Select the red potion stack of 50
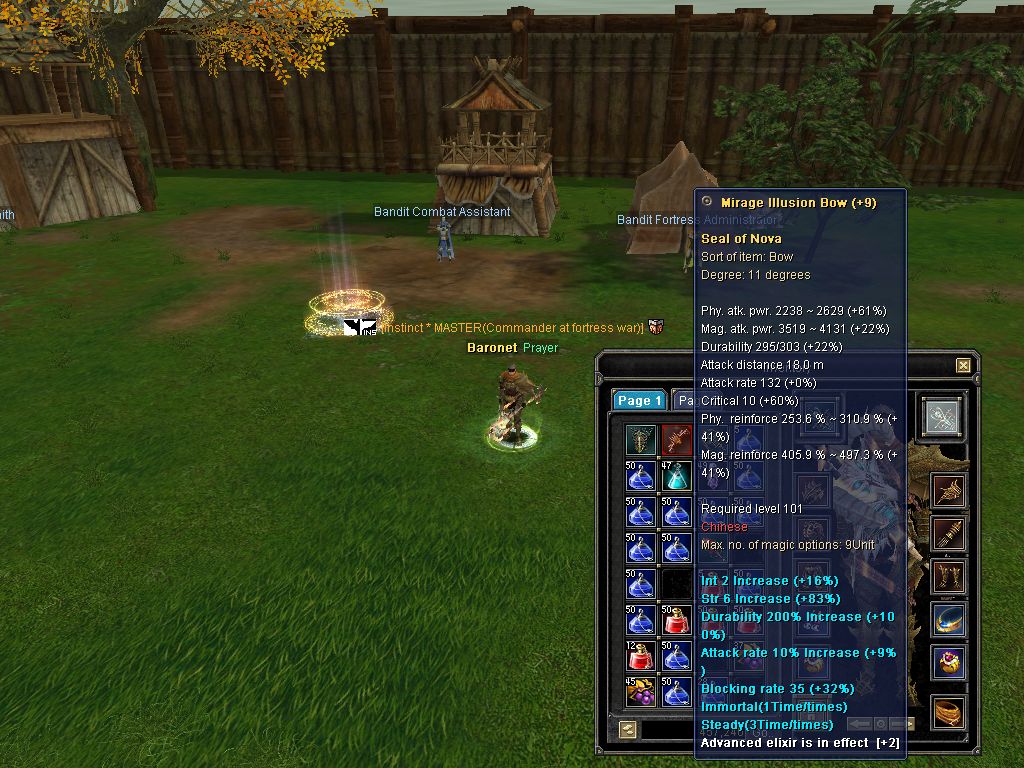 tap(677, 620)
